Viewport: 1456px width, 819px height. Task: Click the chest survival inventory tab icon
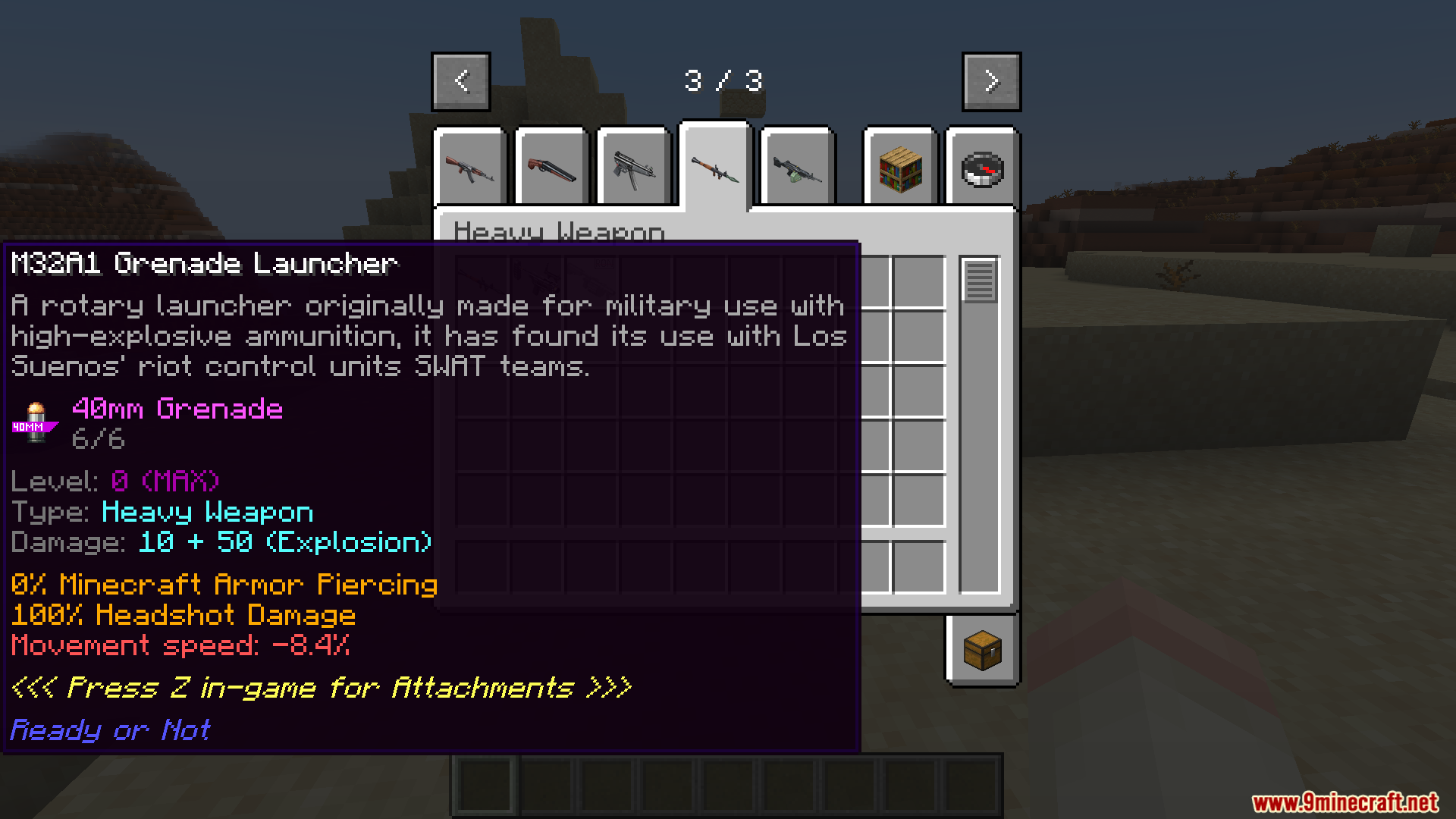pos(982,651)
